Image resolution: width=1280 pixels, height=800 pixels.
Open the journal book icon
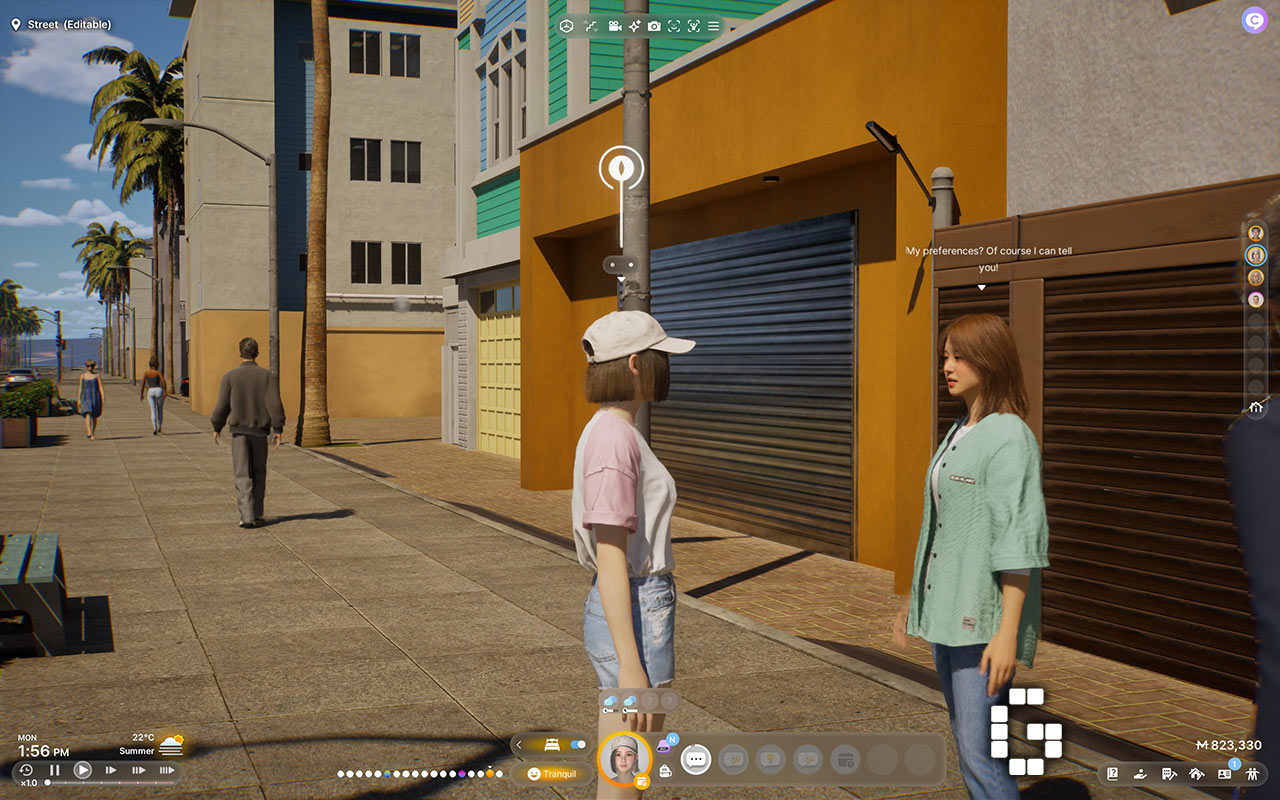[1113, 774]
